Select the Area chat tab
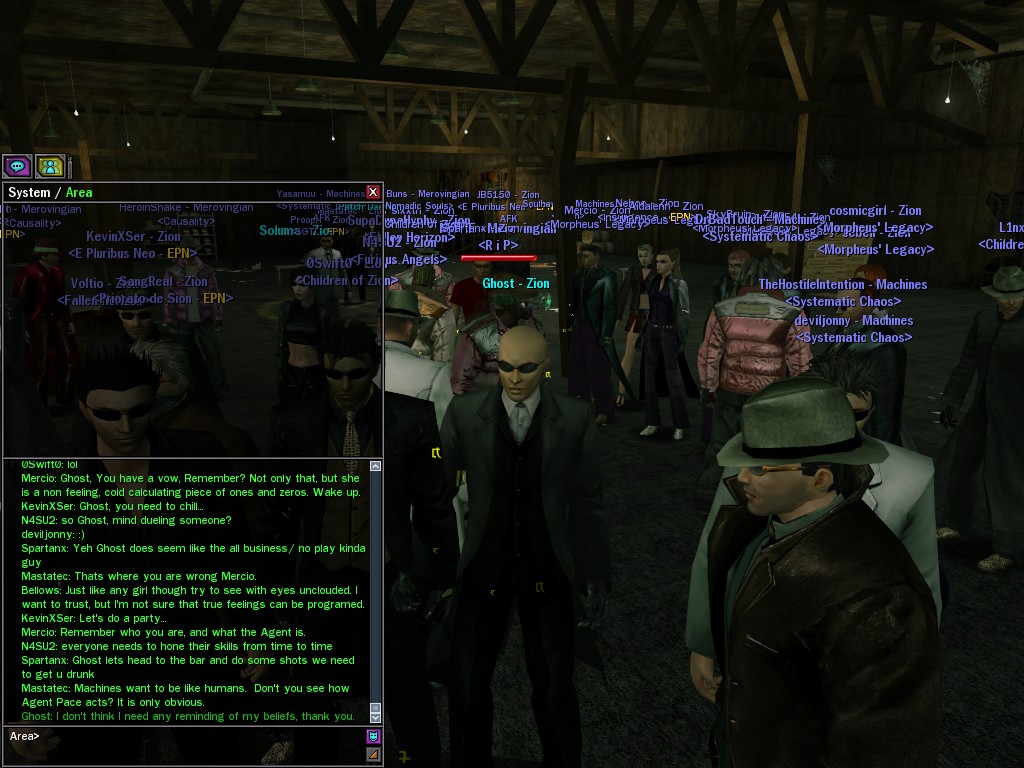Viewport: 1024px width, 768px height. (79, 193)
